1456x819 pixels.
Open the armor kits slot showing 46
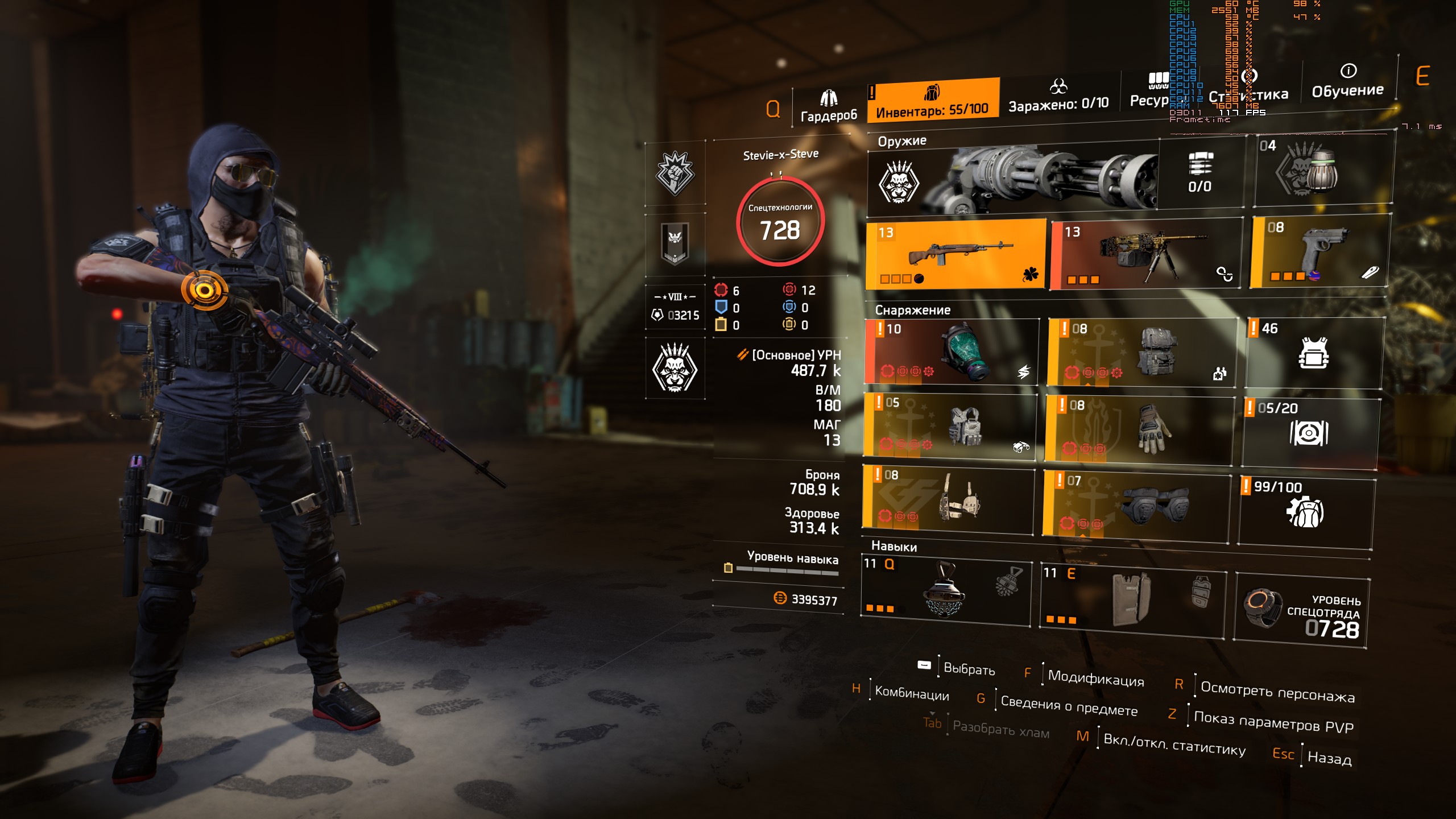pyautogui.click(x=1314, y=353)
